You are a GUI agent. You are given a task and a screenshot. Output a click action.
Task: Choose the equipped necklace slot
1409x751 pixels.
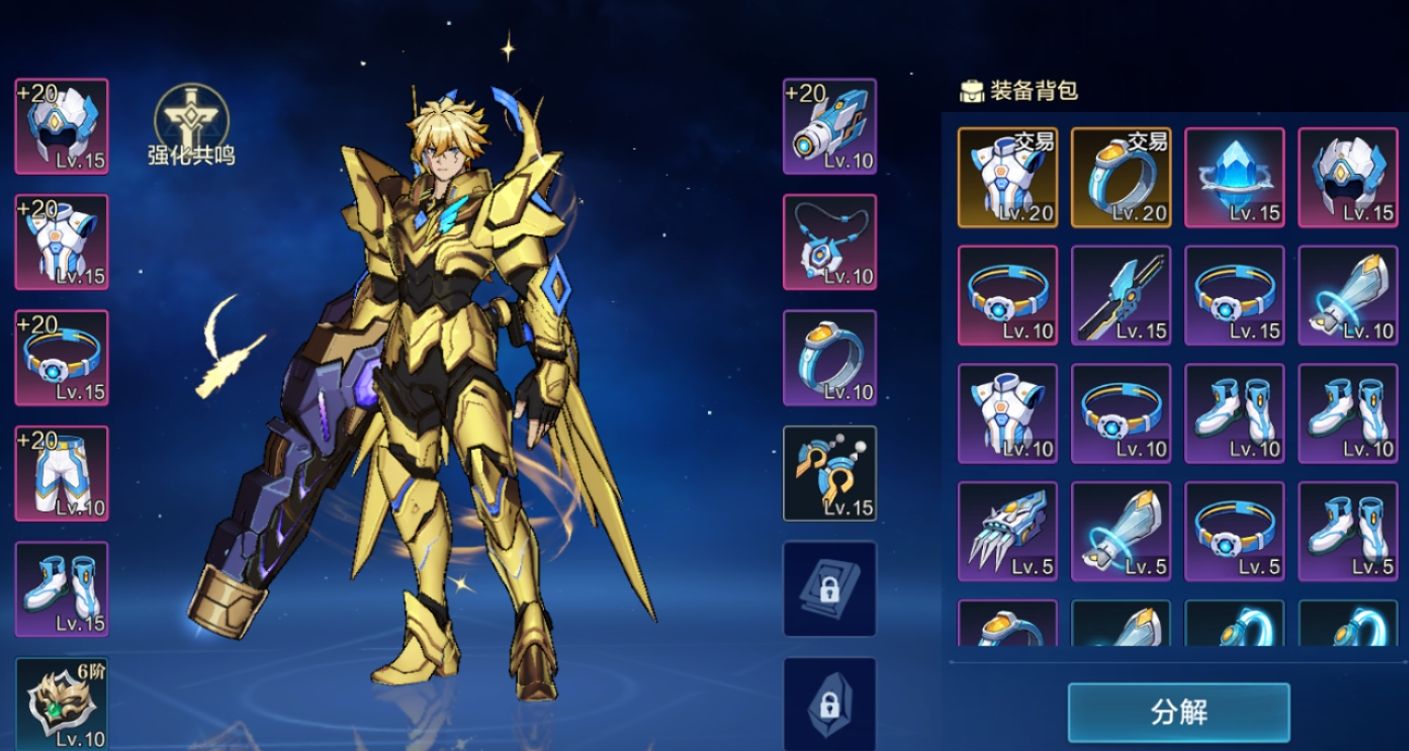829,242
